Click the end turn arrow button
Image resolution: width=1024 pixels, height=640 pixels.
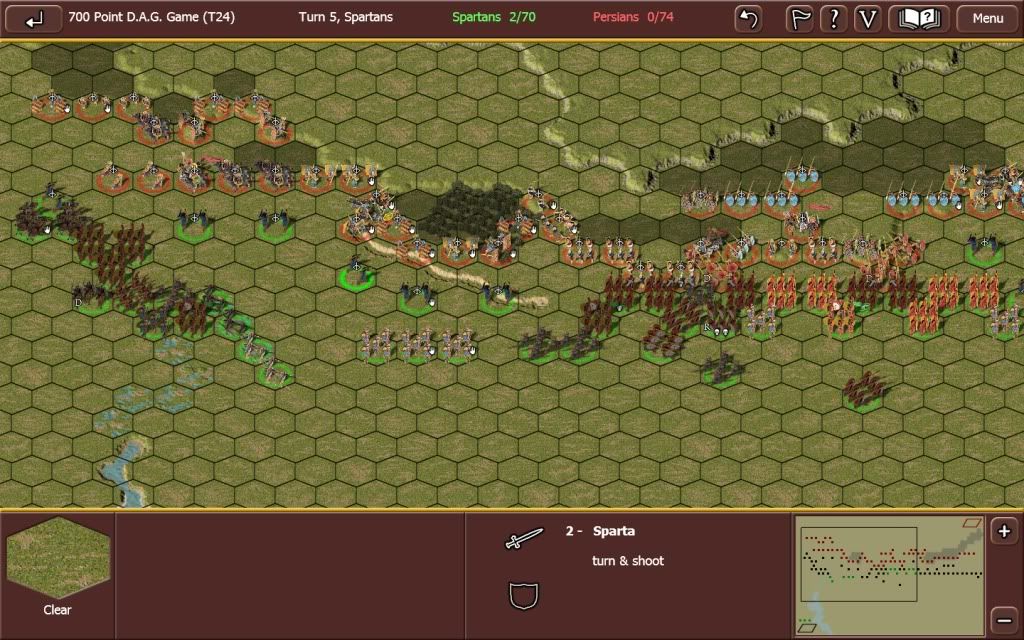point(34,18)
